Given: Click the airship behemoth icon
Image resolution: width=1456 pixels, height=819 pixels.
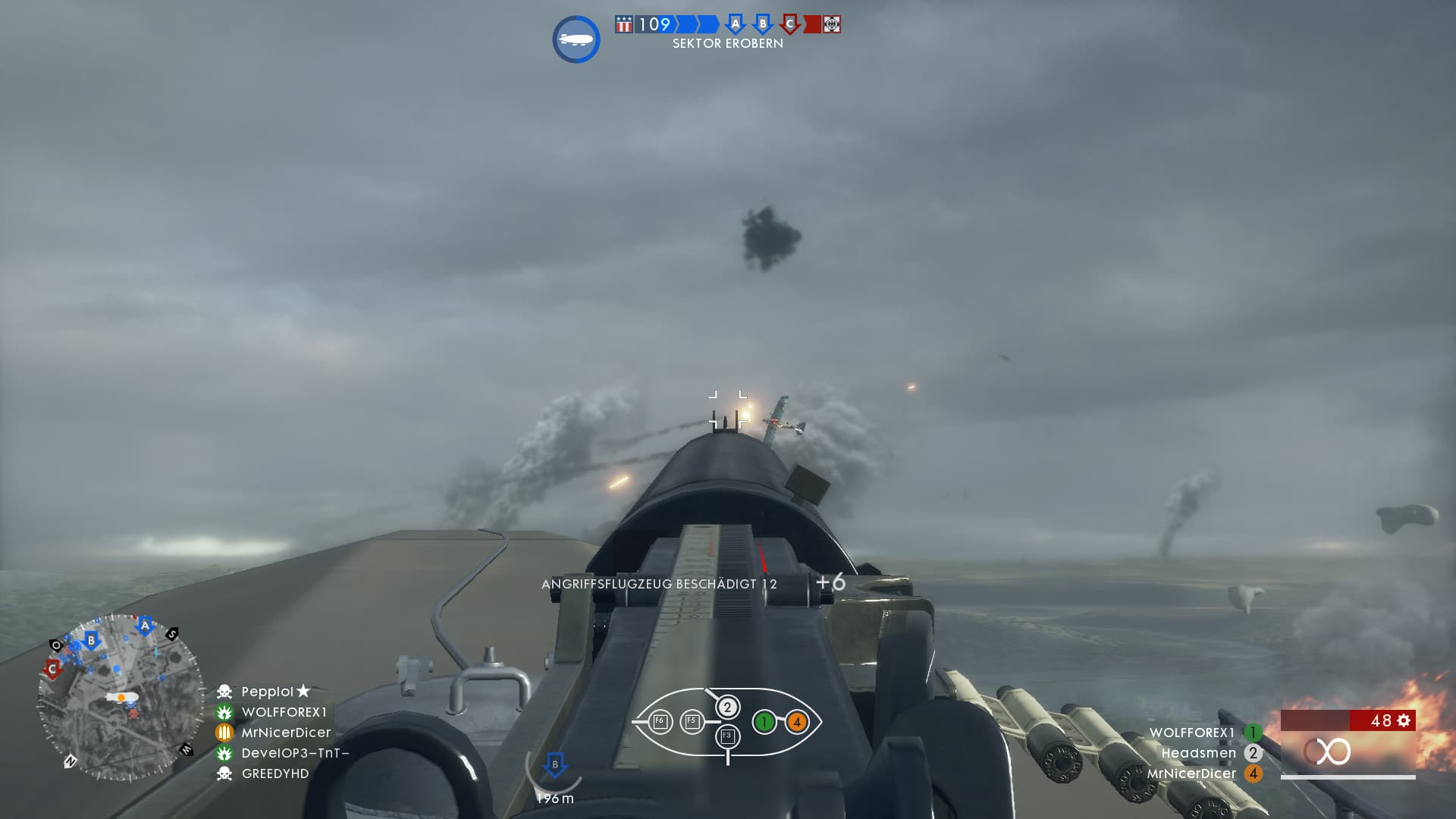Looking at the screenshot, I should [576, 39].
